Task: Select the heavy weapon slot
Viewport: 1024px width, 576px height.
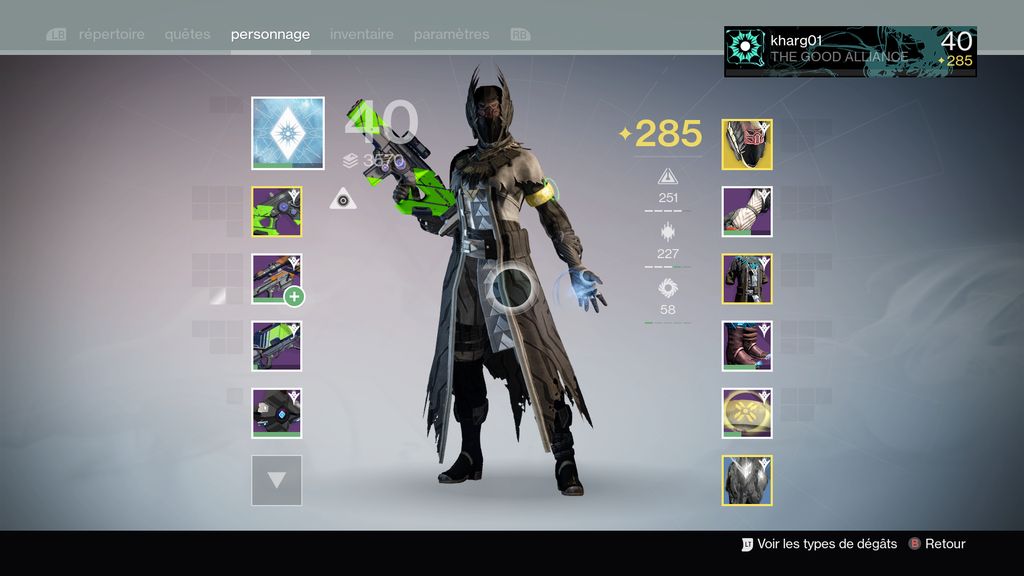Action: tap(277, 346)
